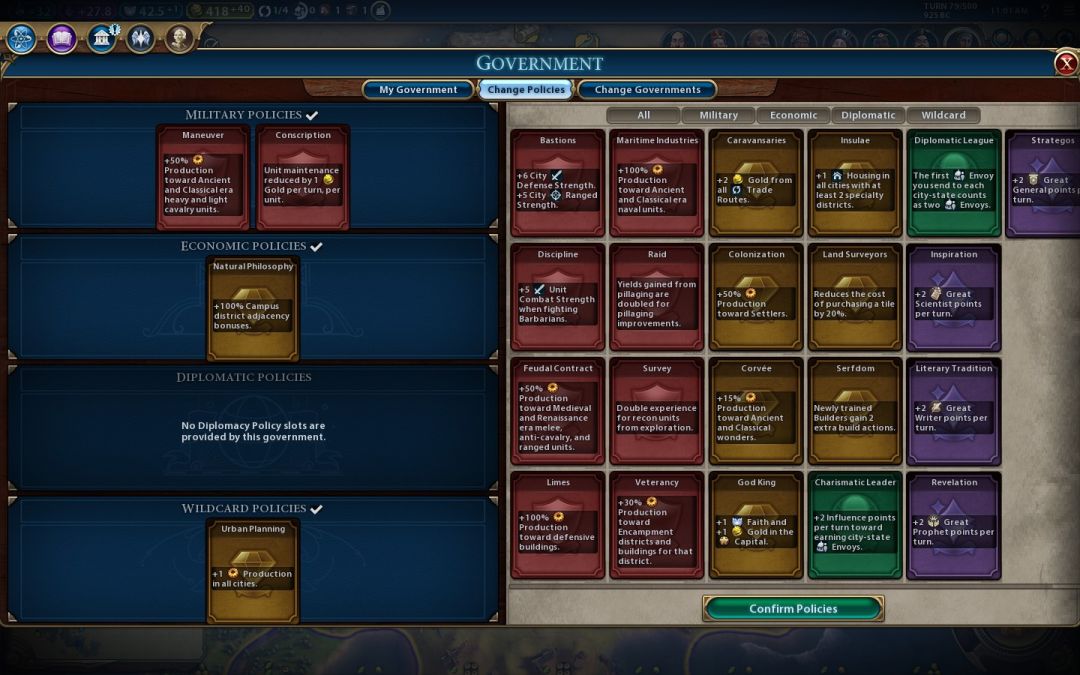Confirm the selected policies
Image resolution: width=1080 pixels, height=675 pixels.
pos(793,608)
